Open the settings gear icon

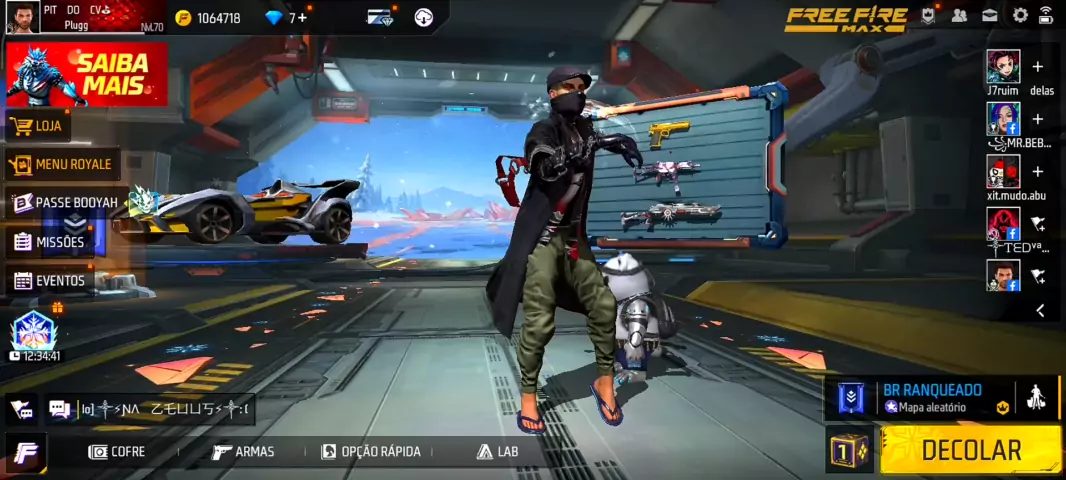click(x=1020, y=15)
